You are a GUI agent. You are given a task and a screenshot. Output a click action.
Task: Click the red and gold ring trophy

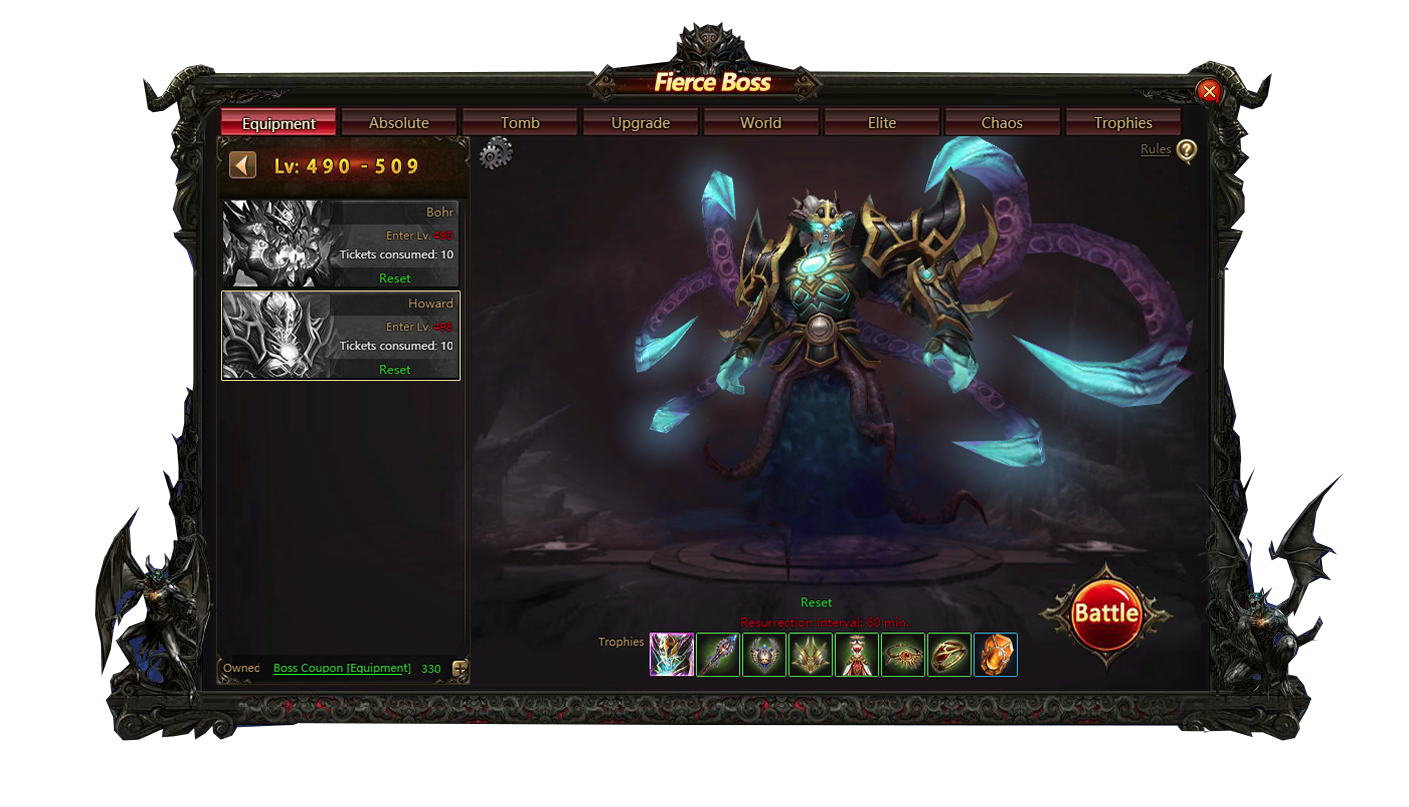pyautogui.click(x=949, y=655)
